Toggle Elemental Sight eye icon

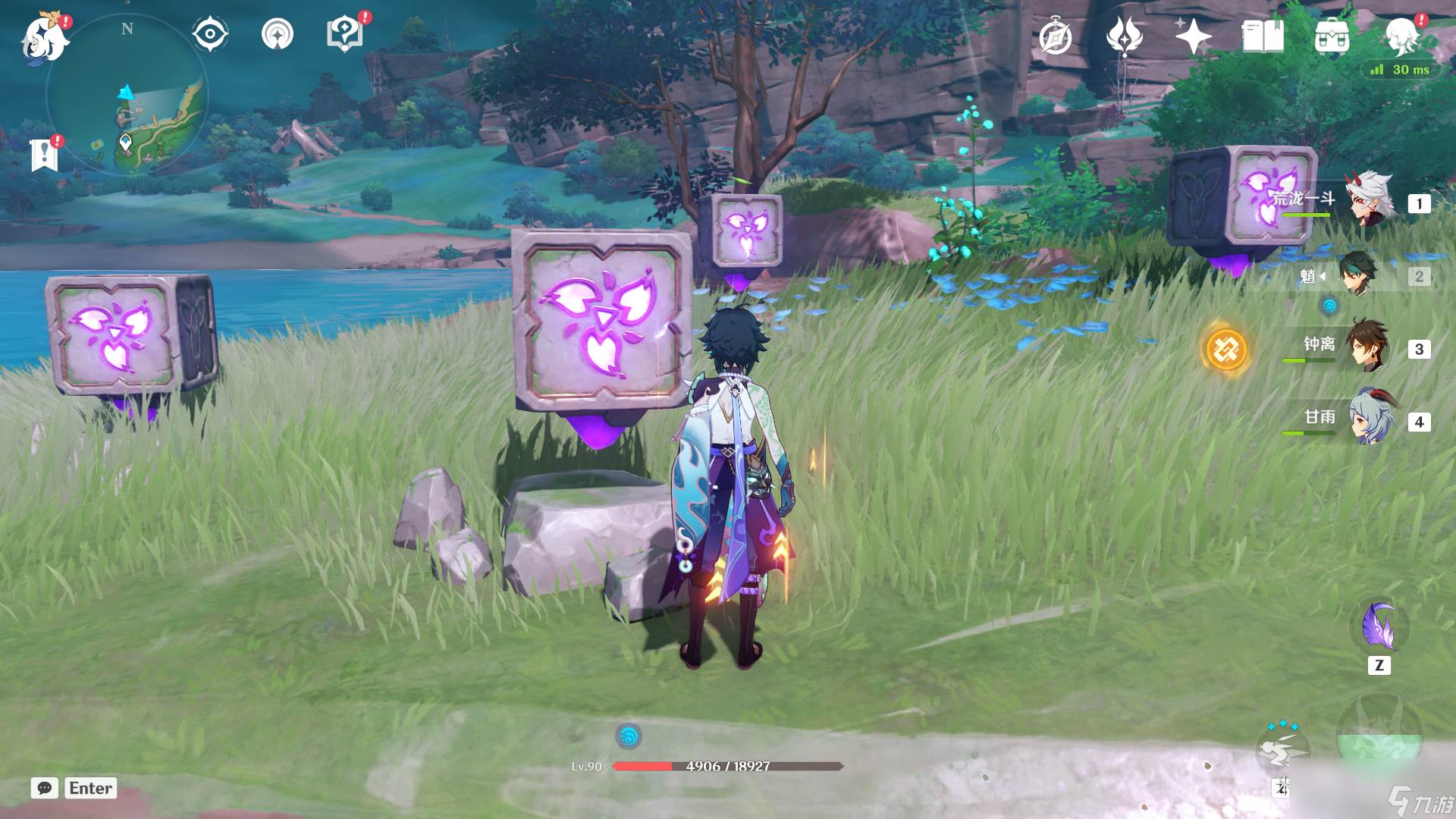click(x=209, y=34)
